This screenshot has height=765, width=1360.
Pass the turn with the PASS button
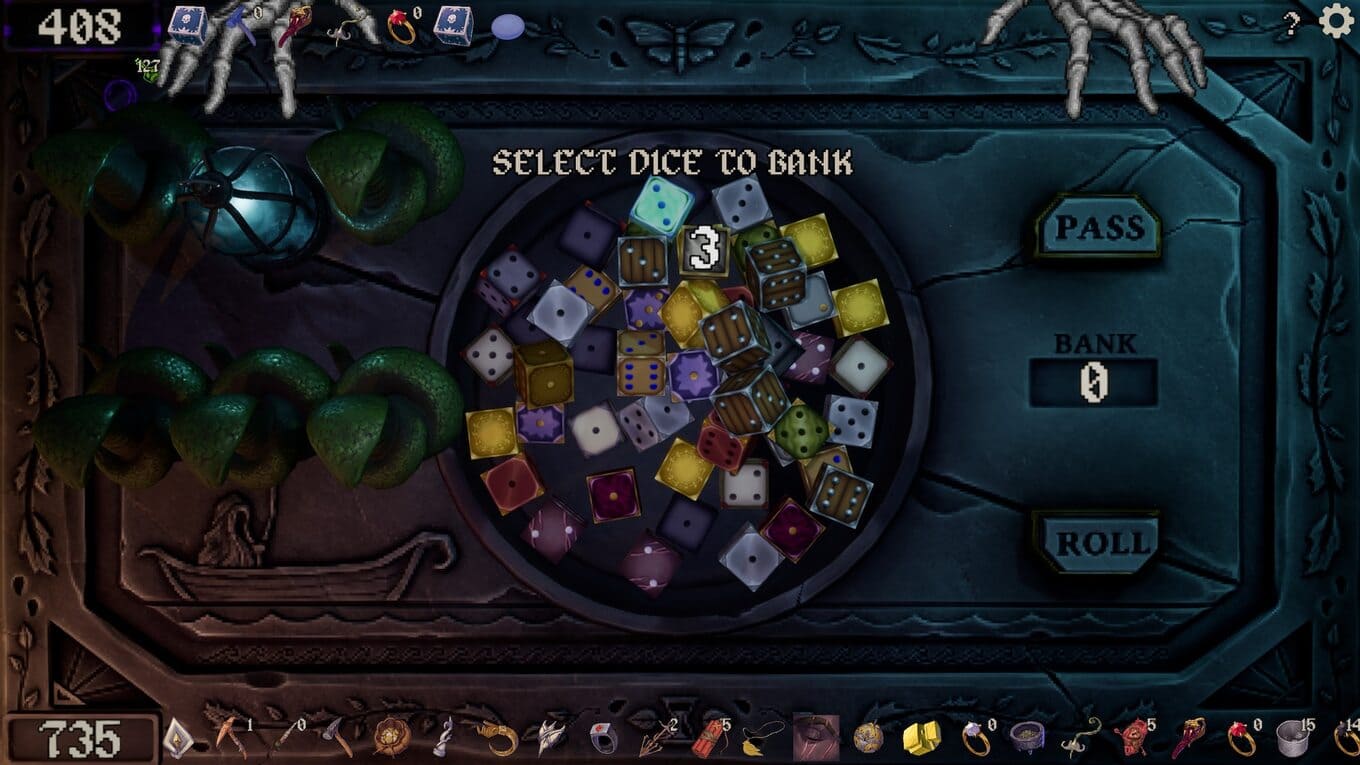[1097, 227]
